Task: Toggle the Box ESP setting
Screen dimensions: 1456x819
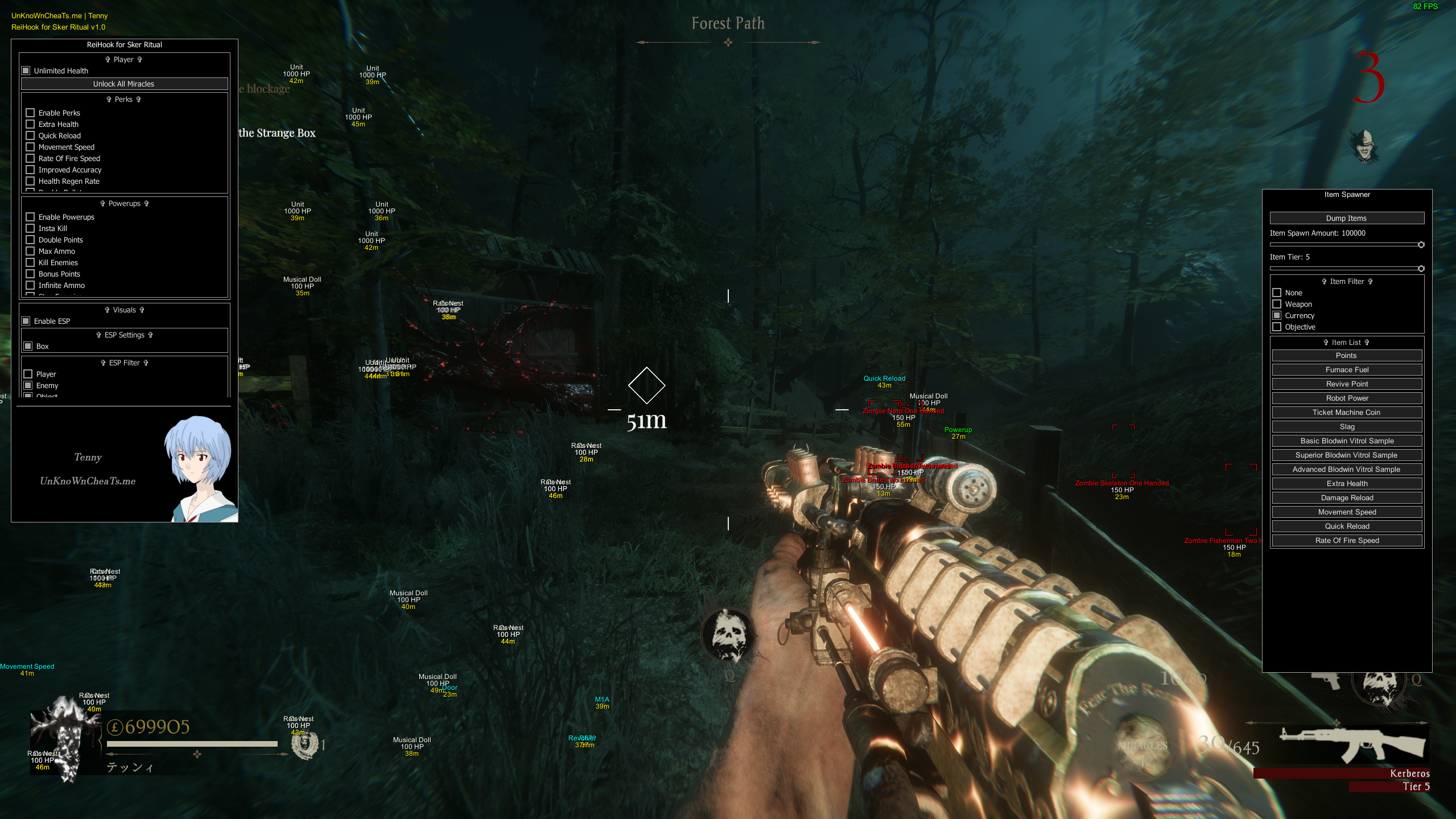Action: [x=28, y=346]
